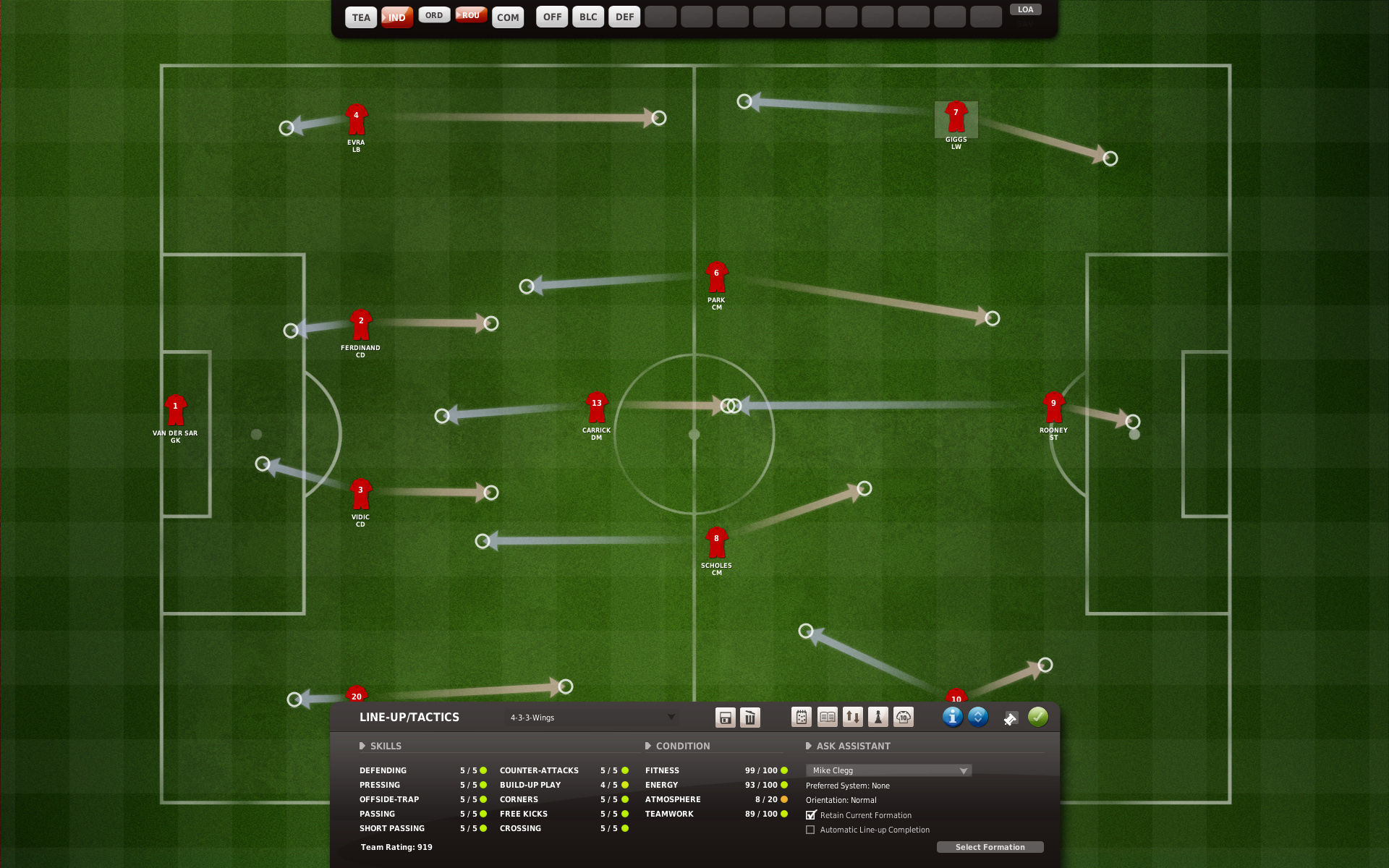Uncheck Retain Current Formation
This screenshot has height=868, width=1389.
click(x=811, y=814)
